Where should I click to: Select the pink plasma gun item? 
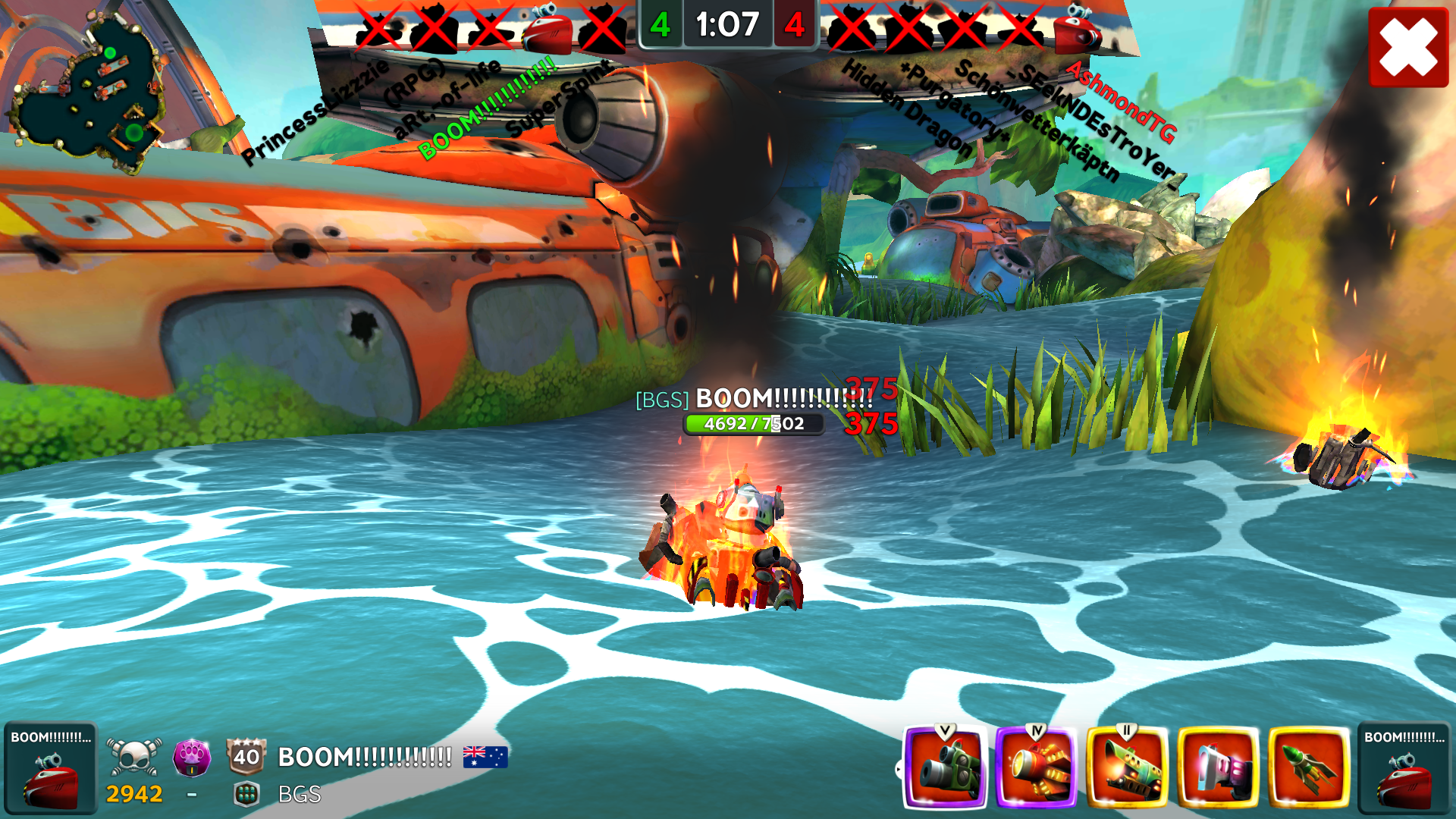click(x=1218, y=767)
